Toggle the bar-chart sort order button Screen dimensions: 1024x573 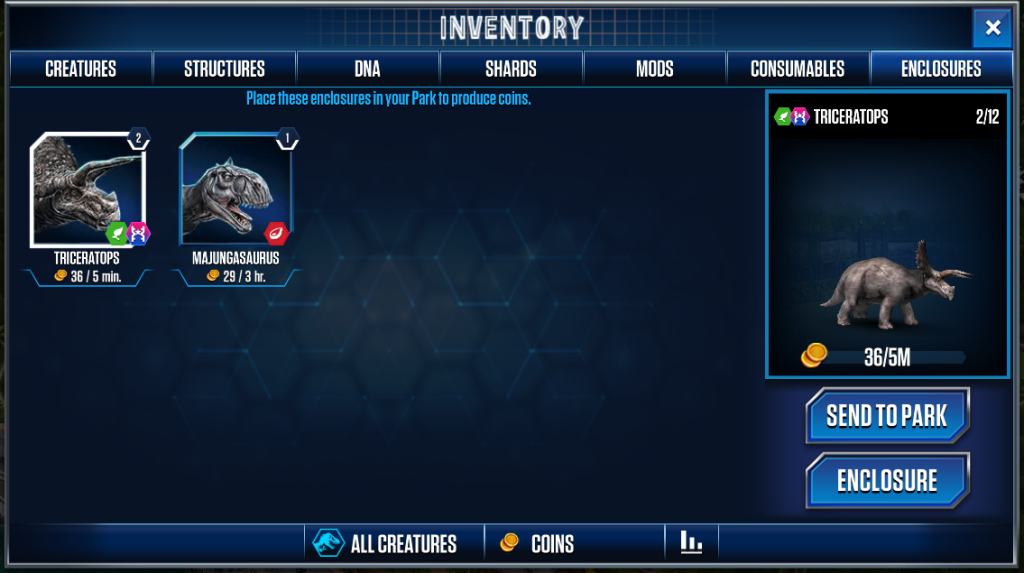pos(691,543)
